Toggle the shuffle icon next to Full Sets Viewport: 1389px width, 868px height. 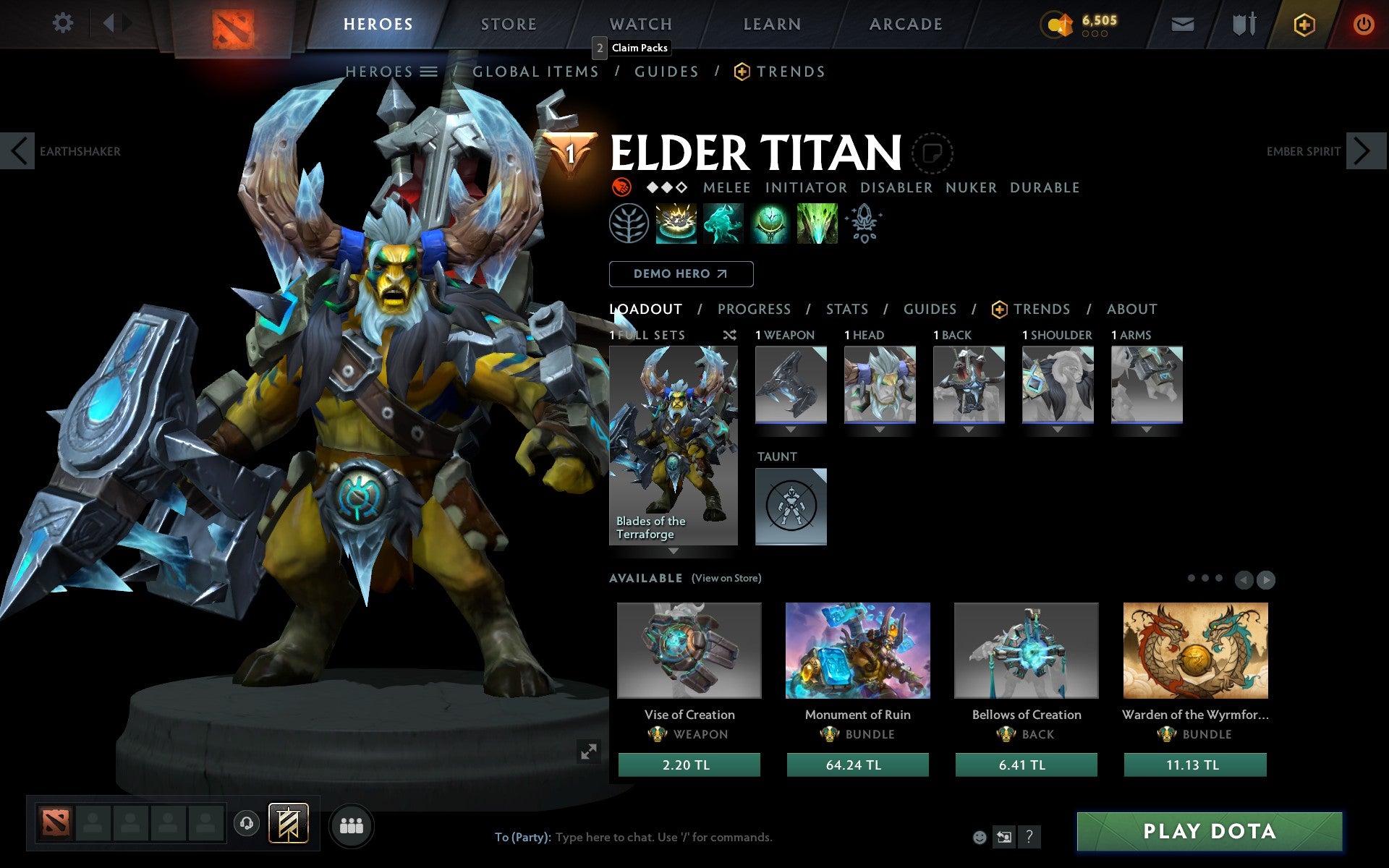point(730,336)
